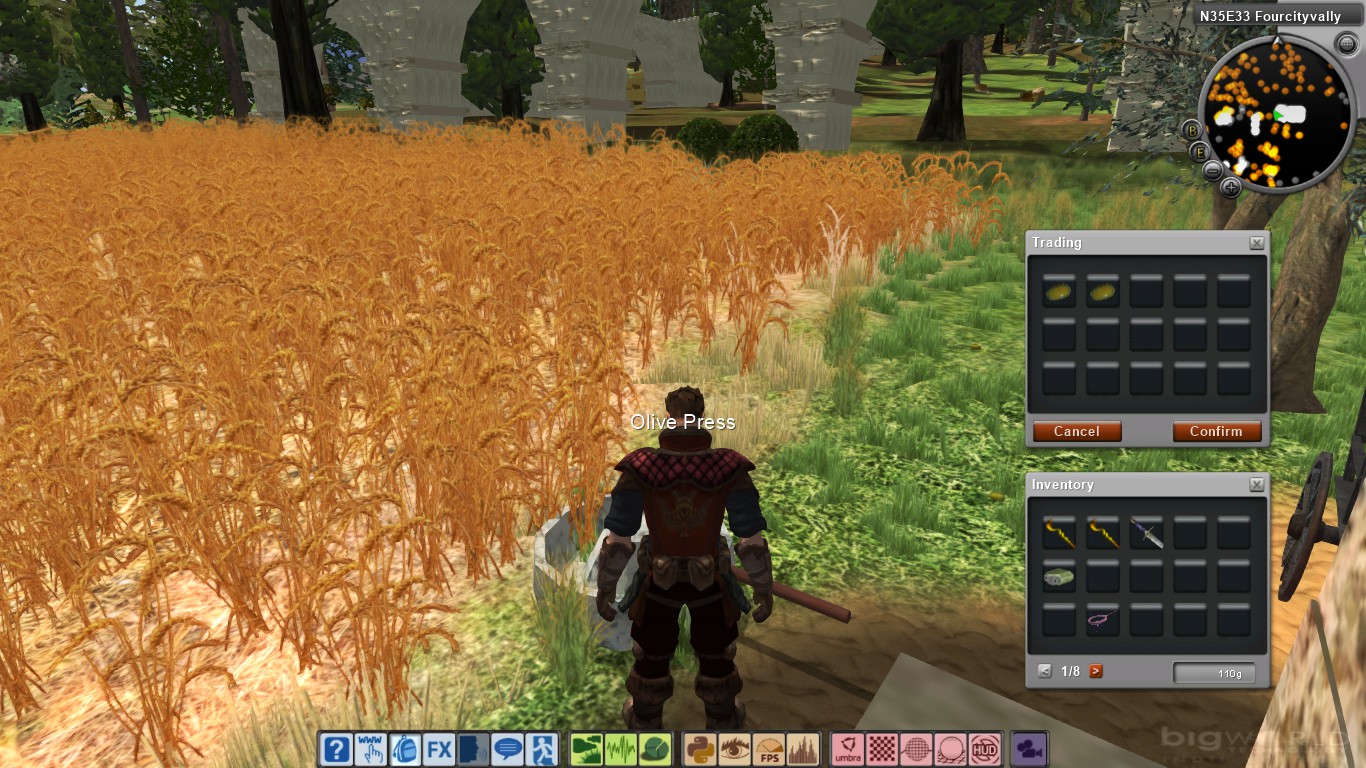Zoom out the minimap with minus button
The image size is (1366, 768).
(x=1212, y=170)
